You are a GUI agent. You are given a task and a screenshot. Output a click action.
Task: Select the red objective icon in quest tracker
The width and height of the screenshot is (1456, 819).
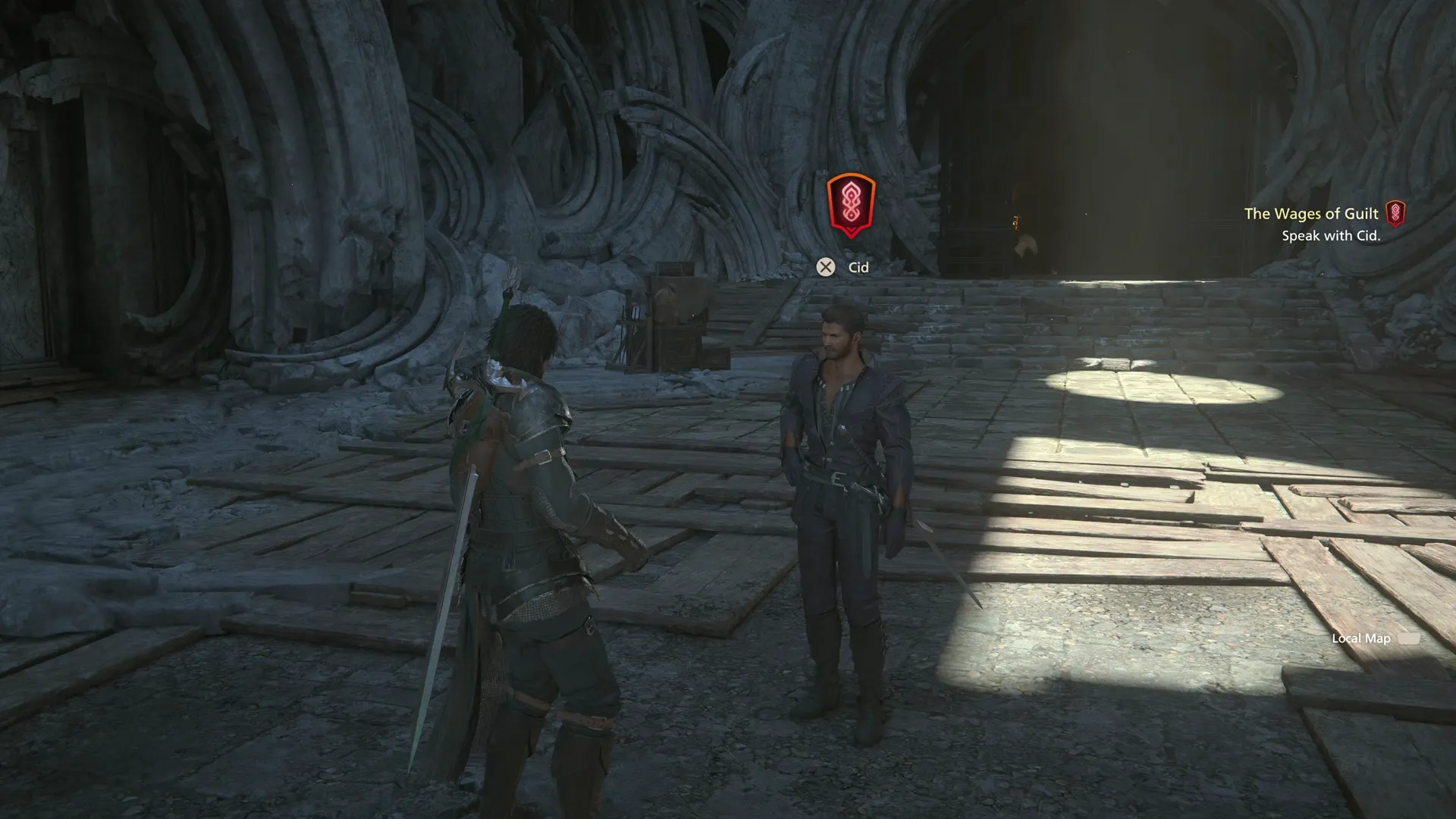tap(1396, 214)
